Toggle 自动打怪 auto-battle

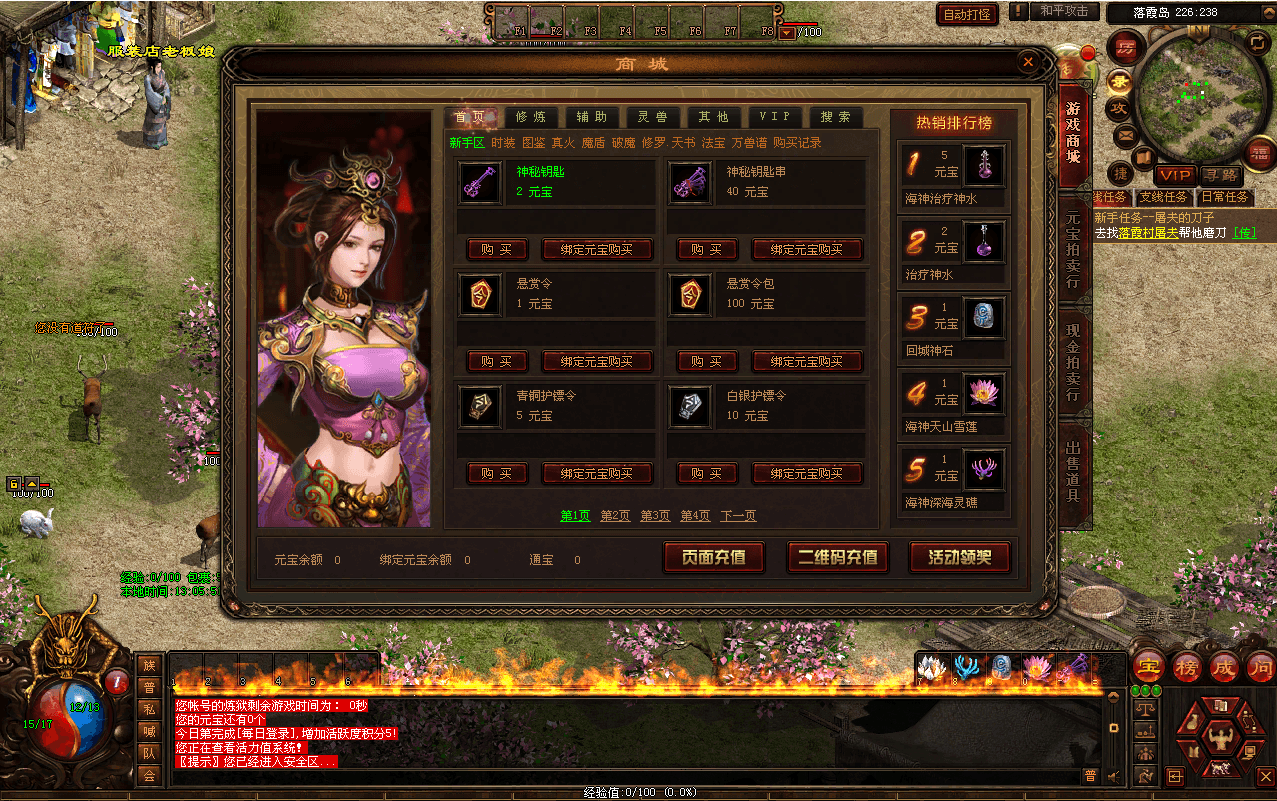pos(967,15)
